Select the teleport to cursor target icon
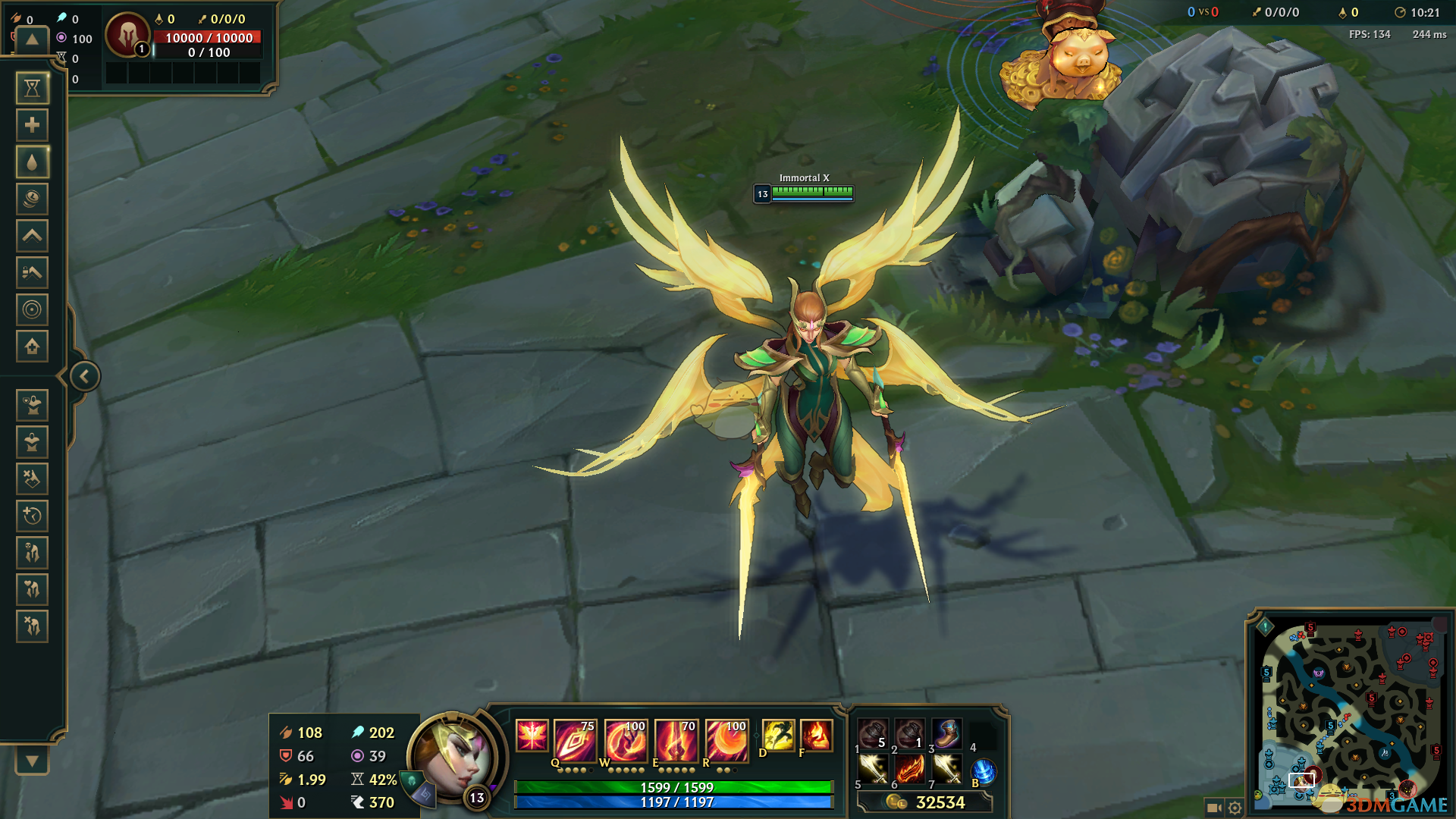 pyautogui.click(x=32, y=309)
